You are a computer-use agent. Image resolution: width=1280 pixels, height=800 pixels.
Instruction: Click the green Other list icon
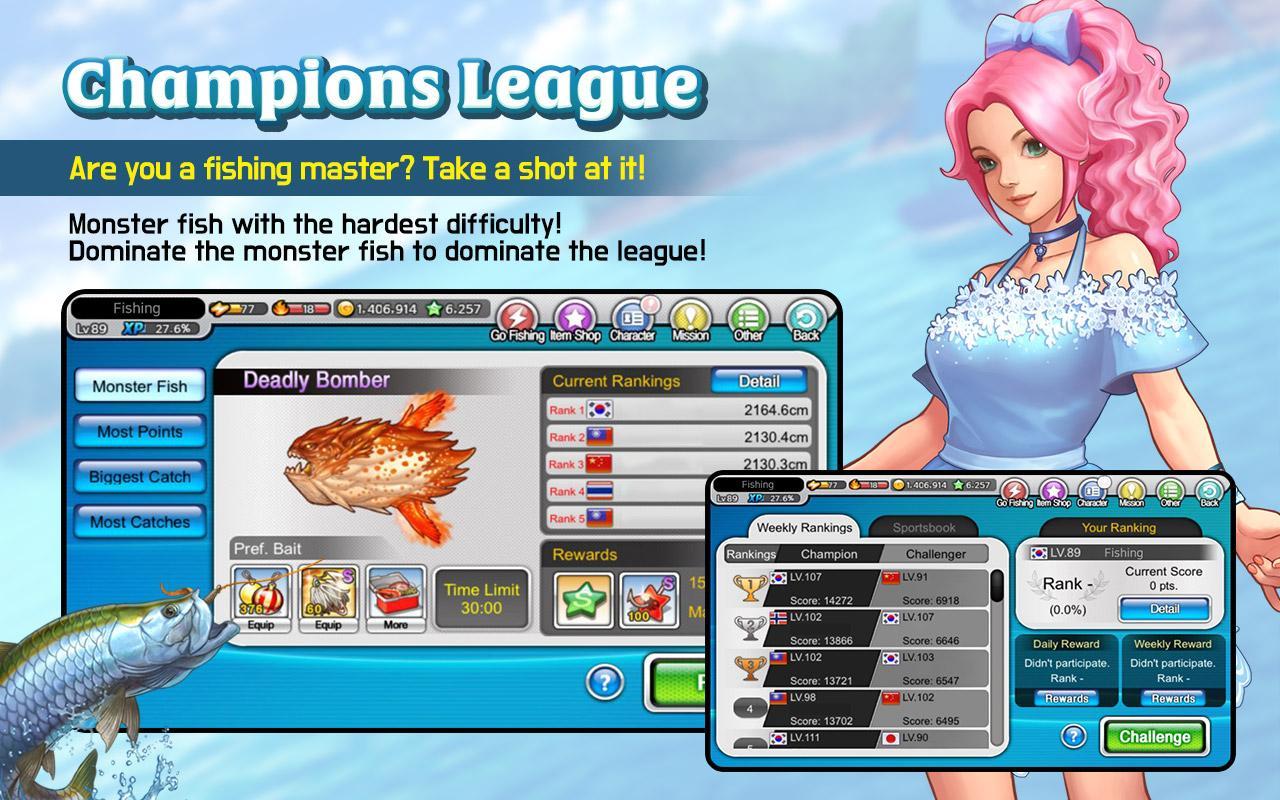[x=747, y=317]
